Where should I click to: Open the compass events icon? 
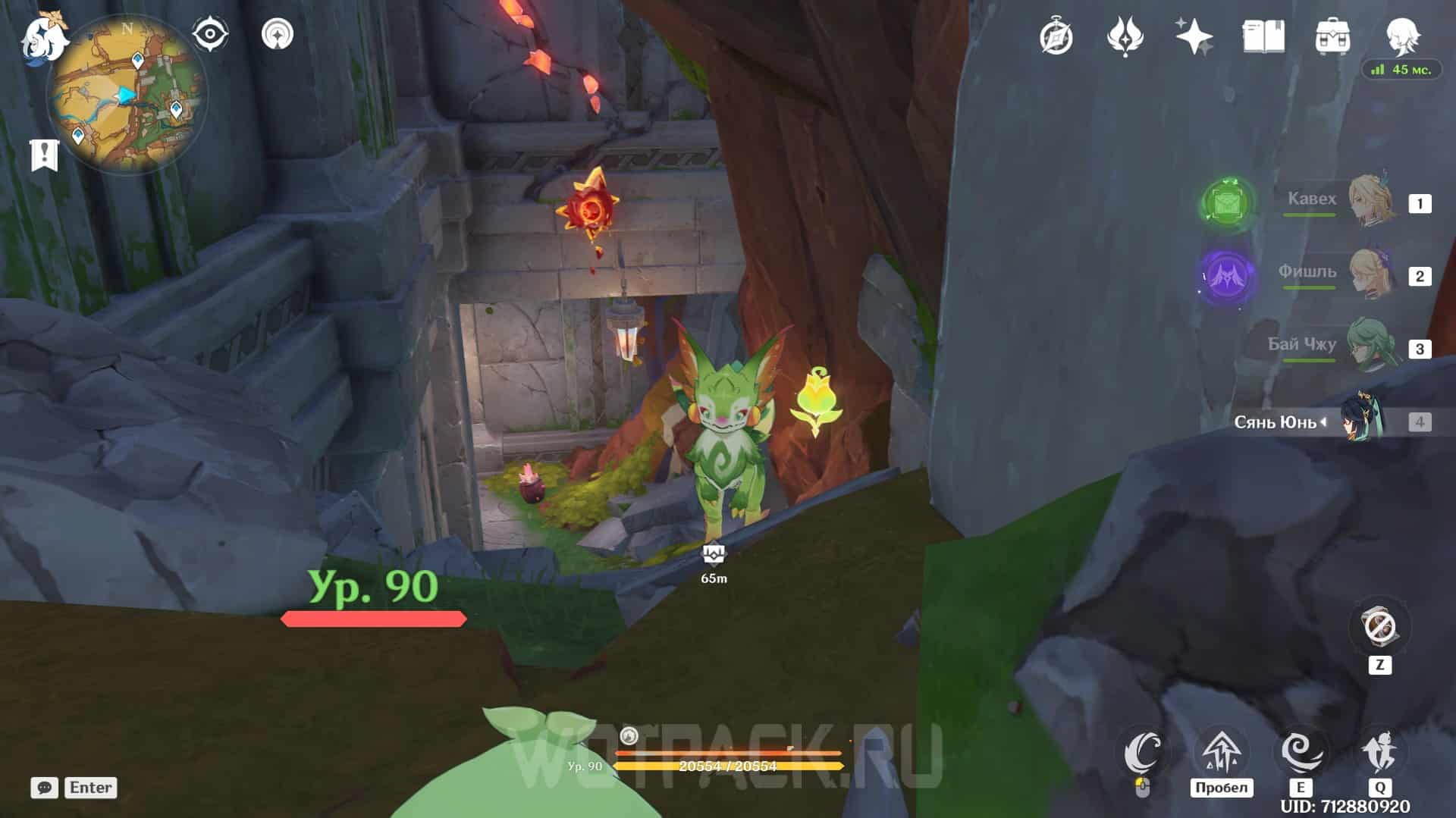(1056, 36)
